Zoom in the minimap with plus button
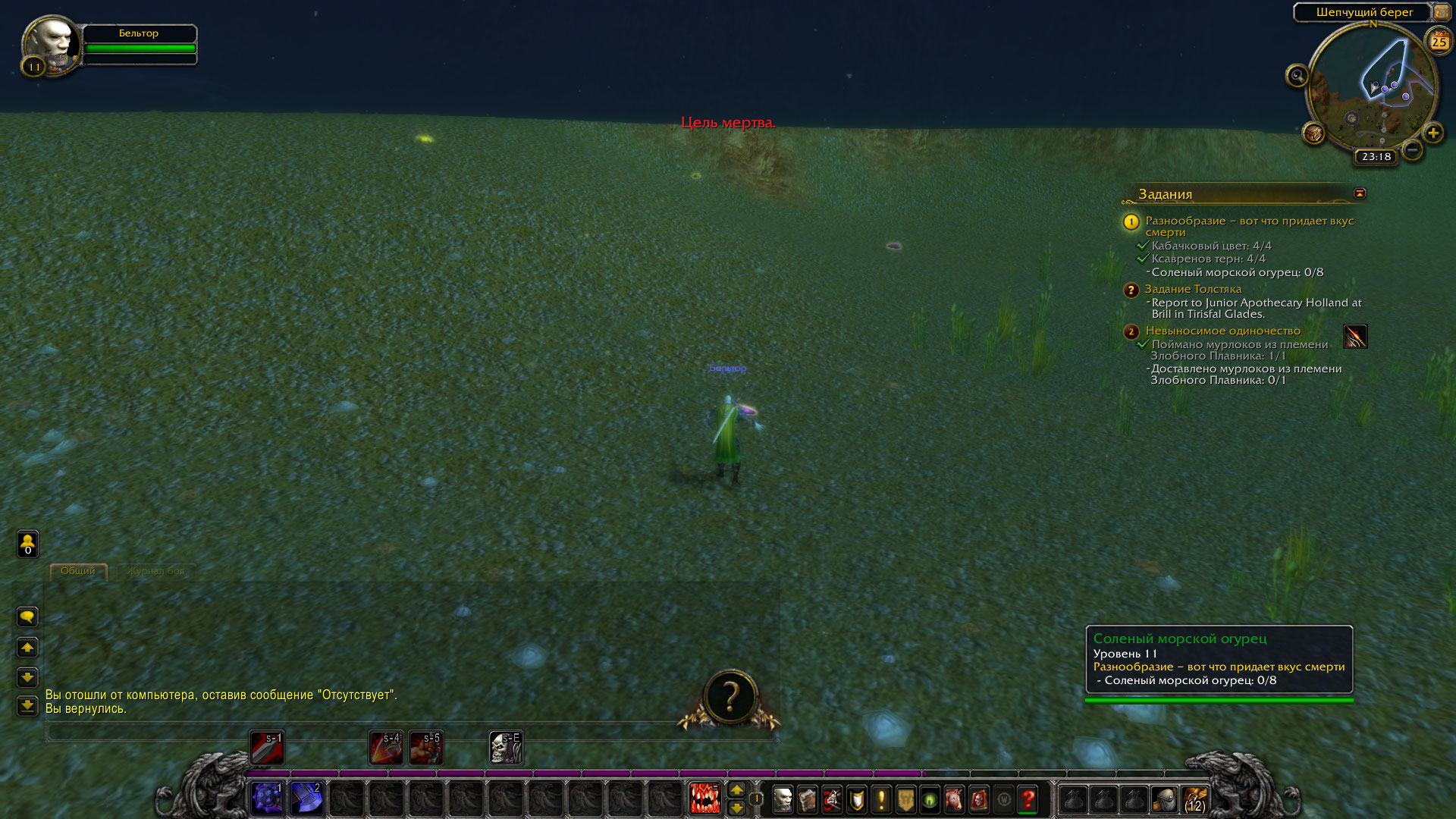Image resolution: width=1456 pixels, height=819 pixels. [1432, 133]
